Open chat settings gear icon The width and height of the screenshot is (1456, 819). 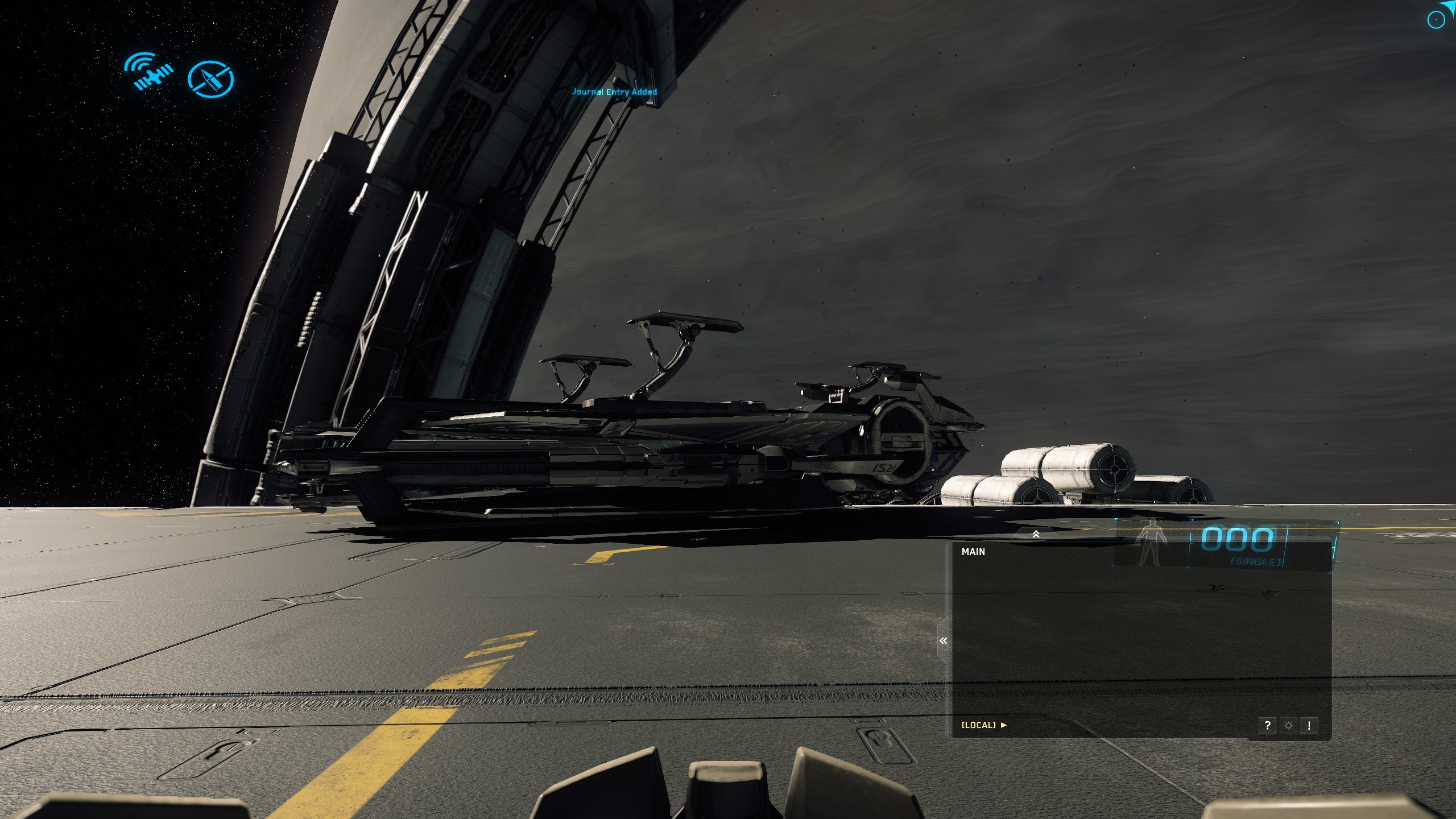1288,725
